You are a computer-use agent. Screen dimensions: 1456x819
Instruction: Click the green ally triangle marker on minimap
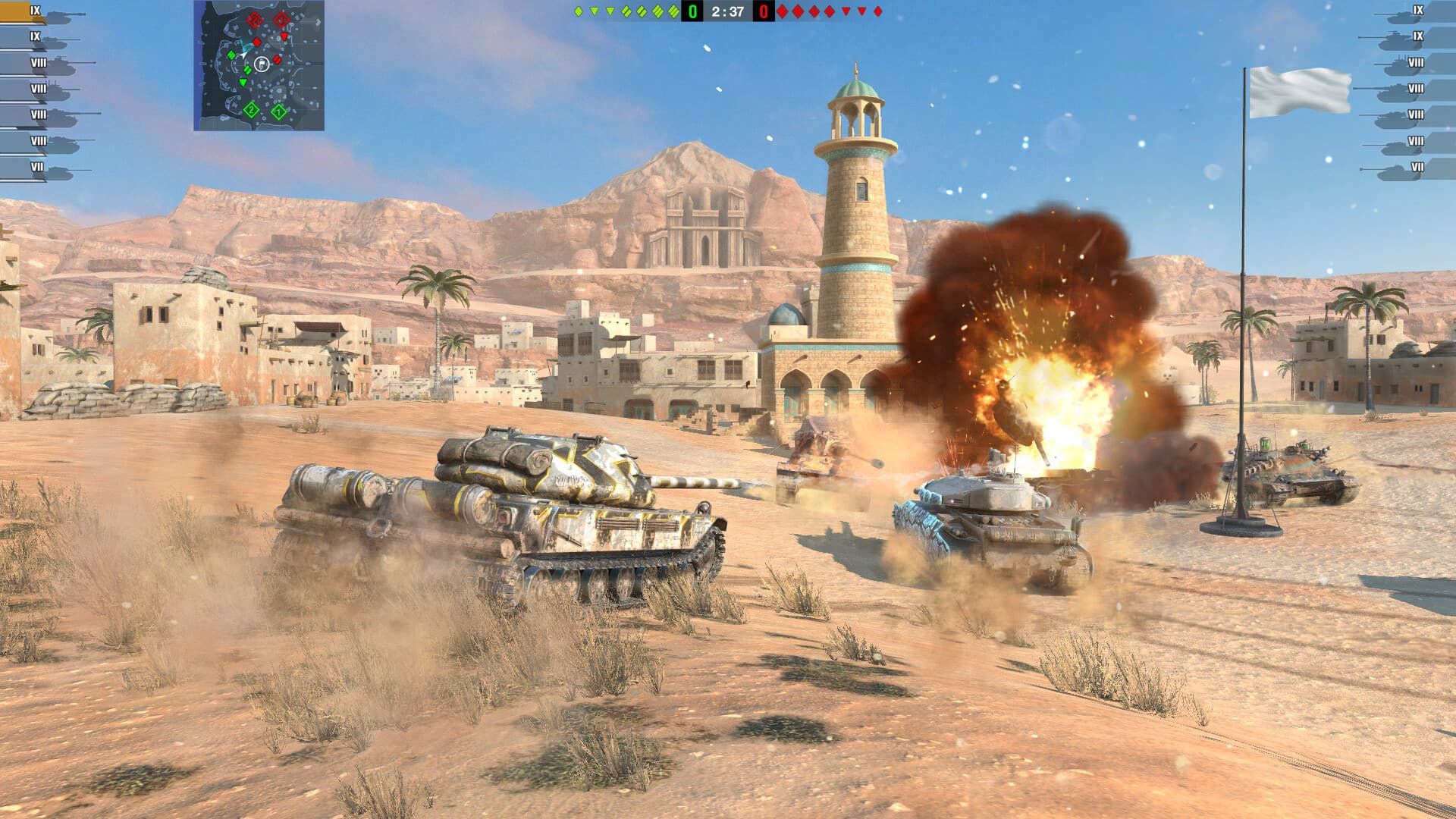[243, 83]
